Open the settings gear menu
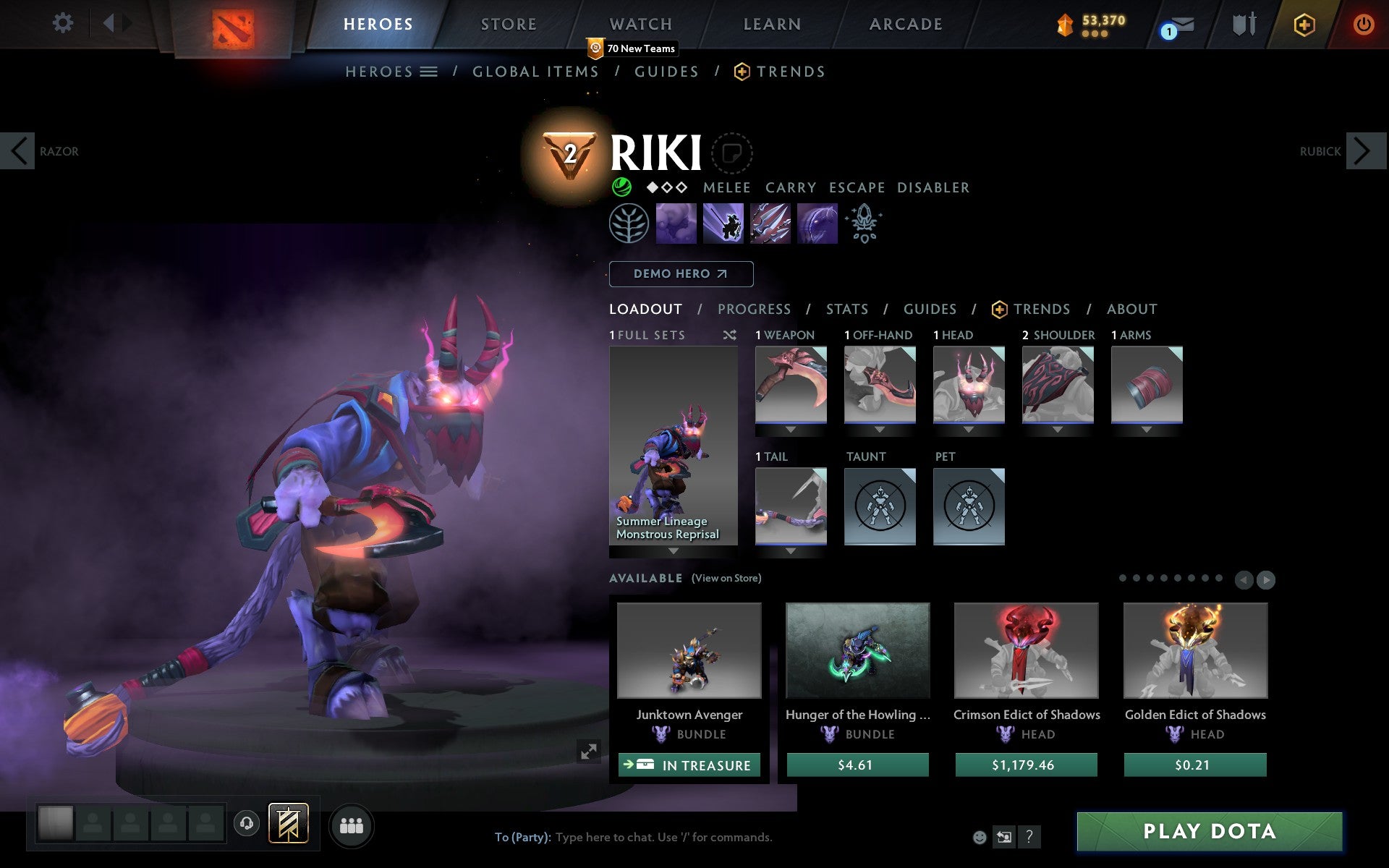The width and height of the screenshot is (1389, 868). click(64, 23)
